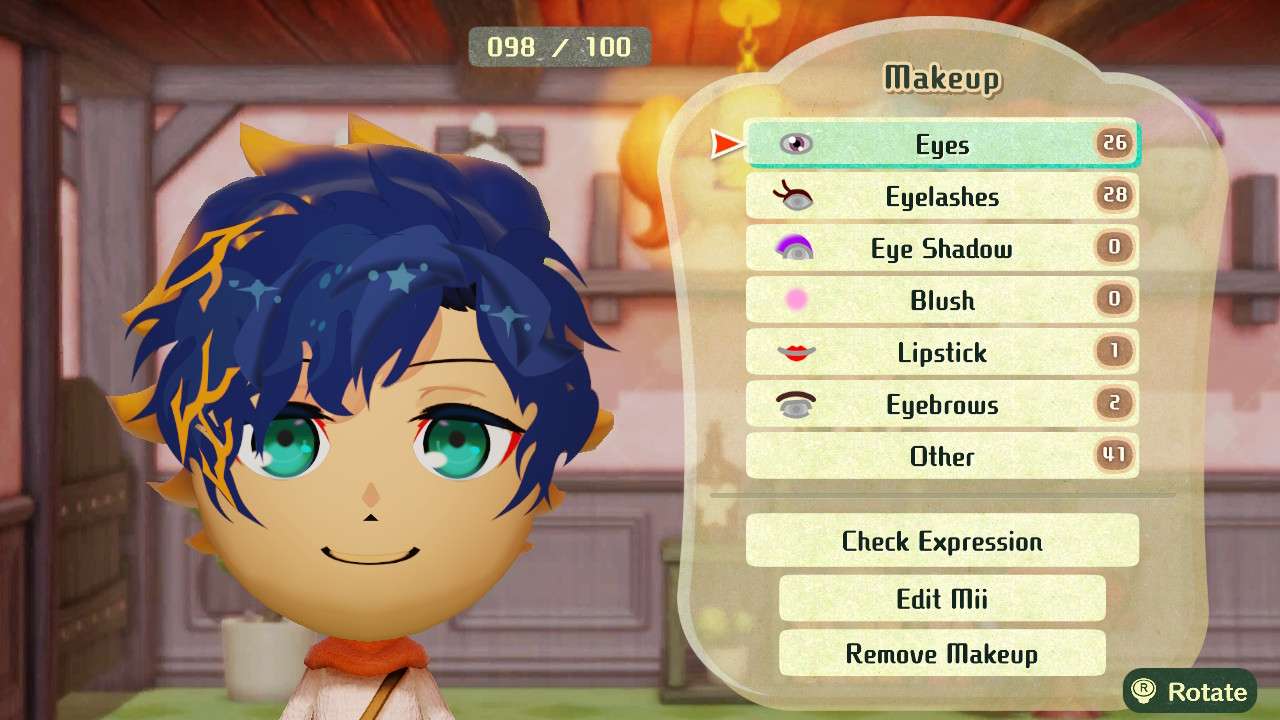Screen dimensions: 1280x720
Task: Choose the Eye Shadow category
Action: click(x=940, y=248)
